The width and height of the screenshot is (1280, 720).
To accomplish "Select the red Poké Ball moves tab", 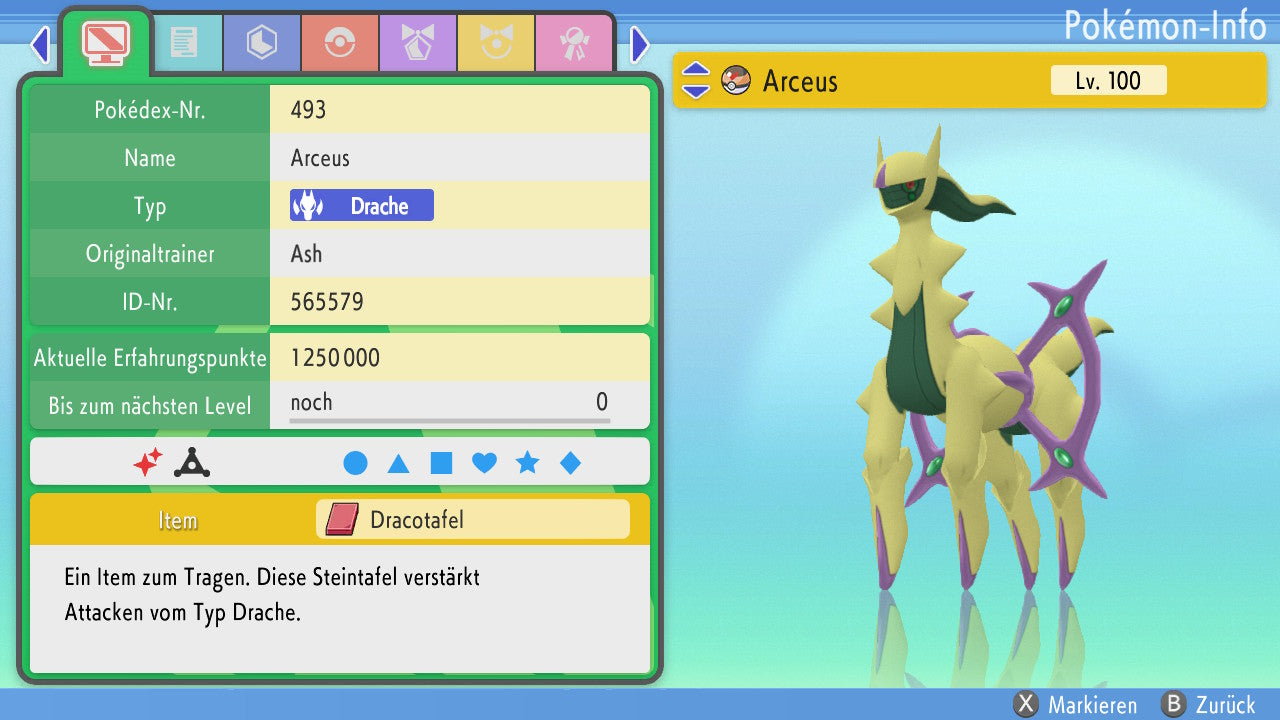I will [x=339, y=43].
